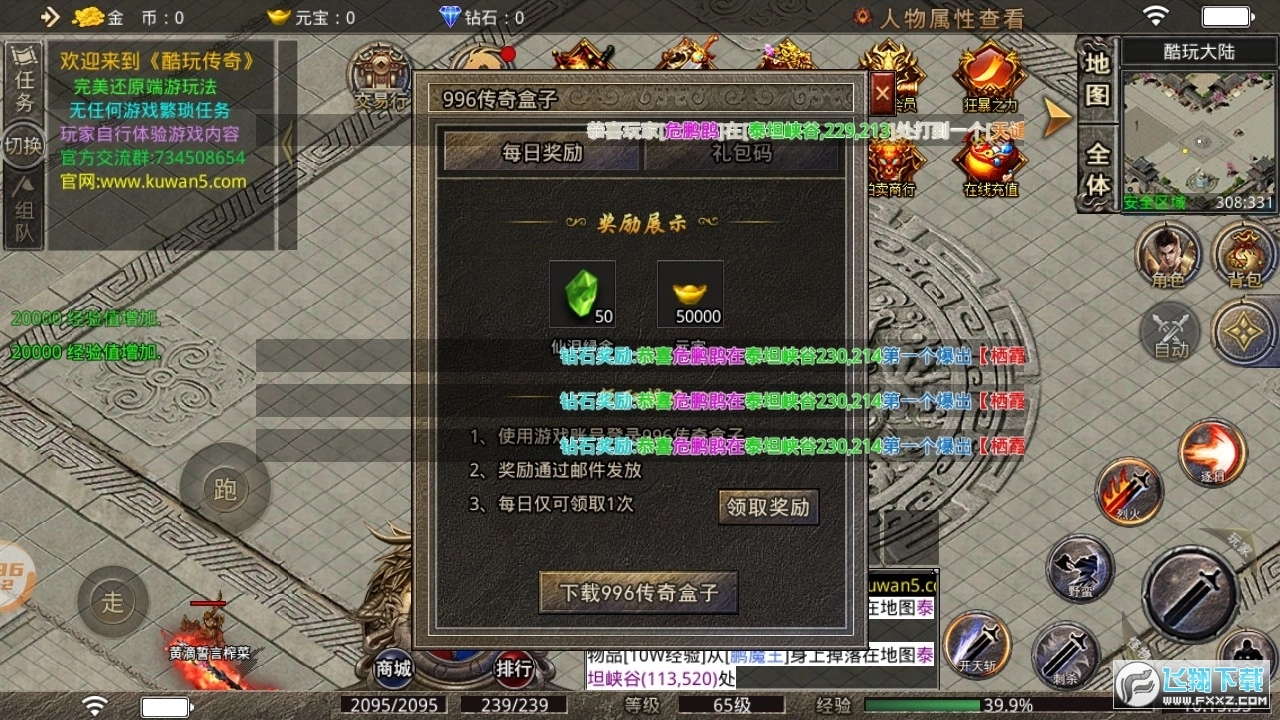Switch movement mode to 跑 (run)
The width and height of the screenshot is (1280, 720).
225,490
